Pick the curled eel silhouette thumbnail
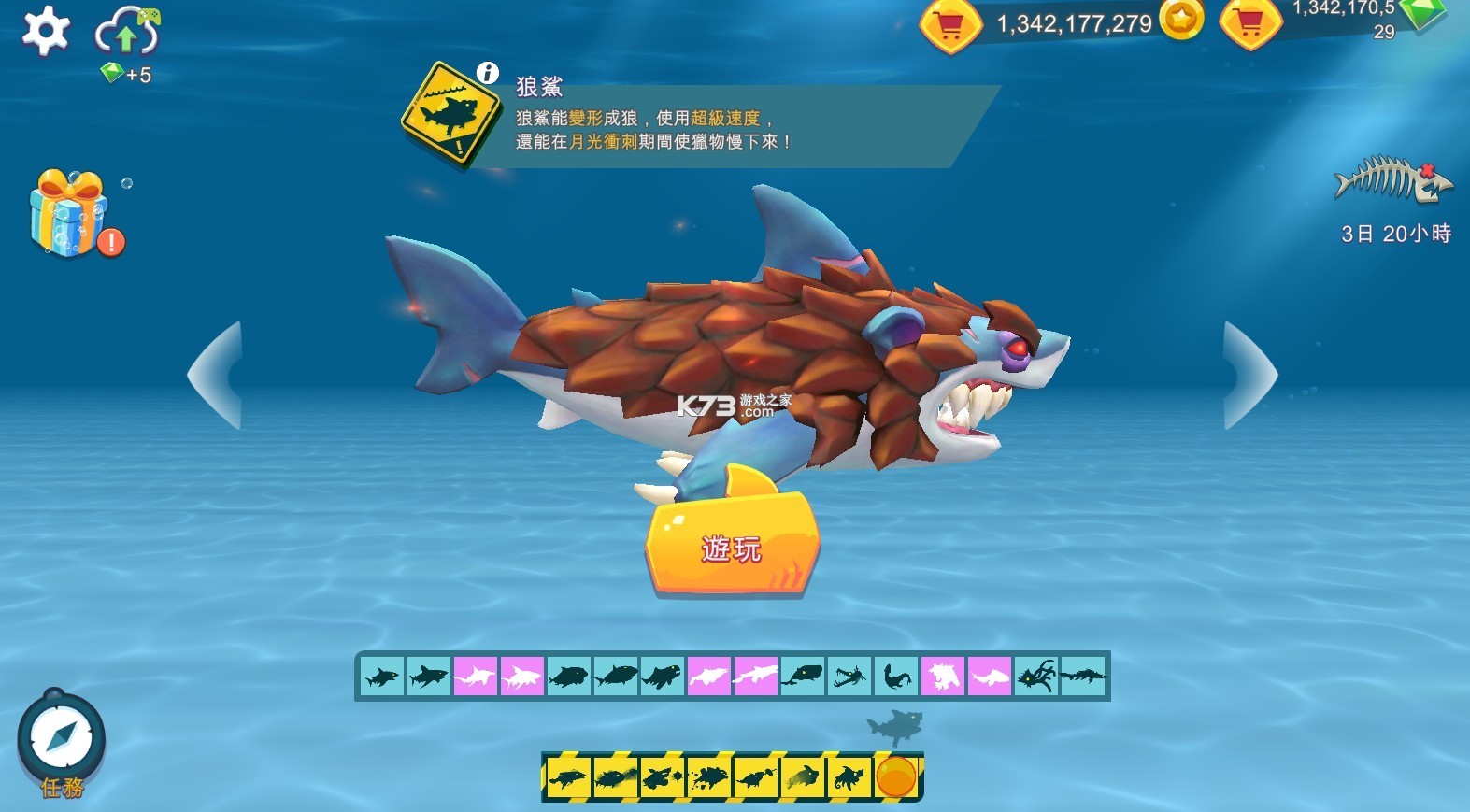 pos(896,676)
